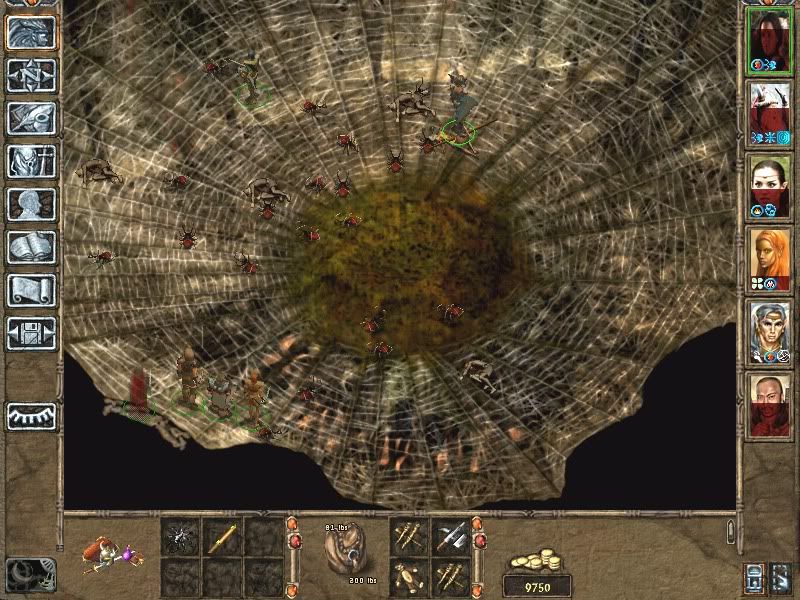Select the red potion and gems pile

click(110, 553)
